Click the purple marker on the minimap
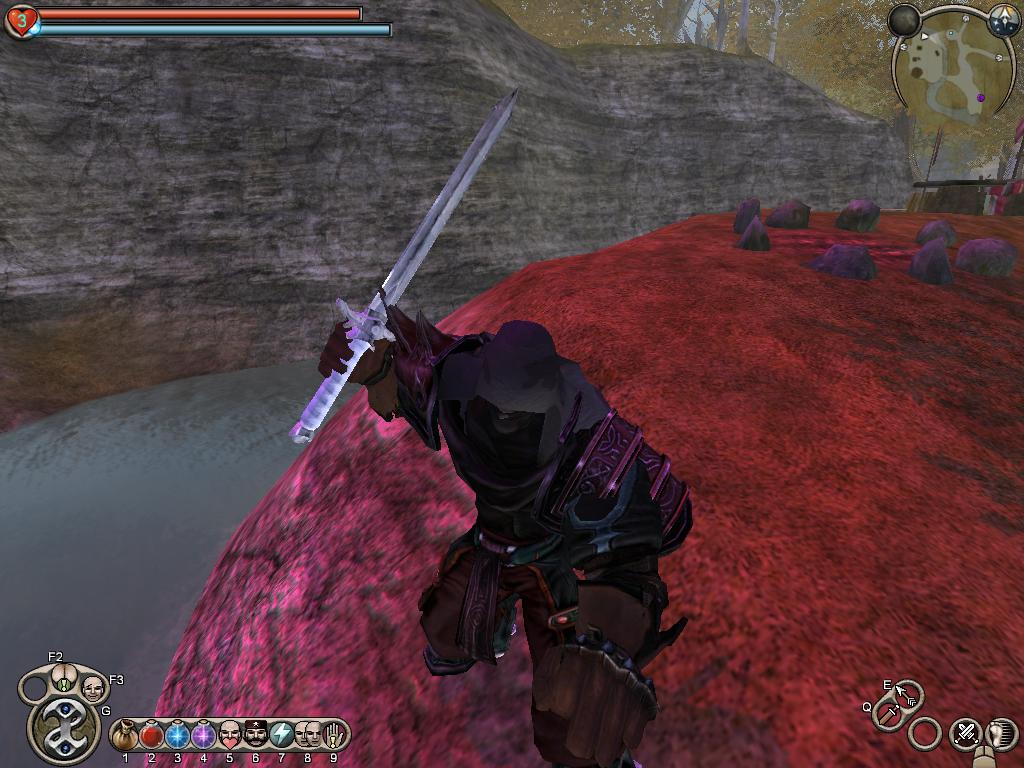 (981, 97)
